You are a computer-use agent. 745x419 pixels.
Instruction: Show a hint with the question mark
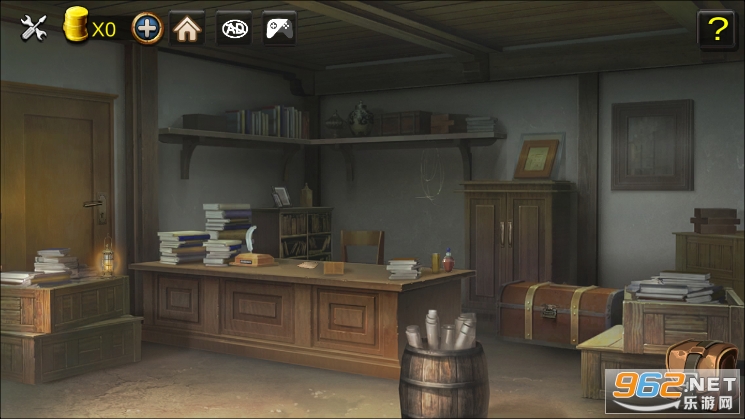715,30
